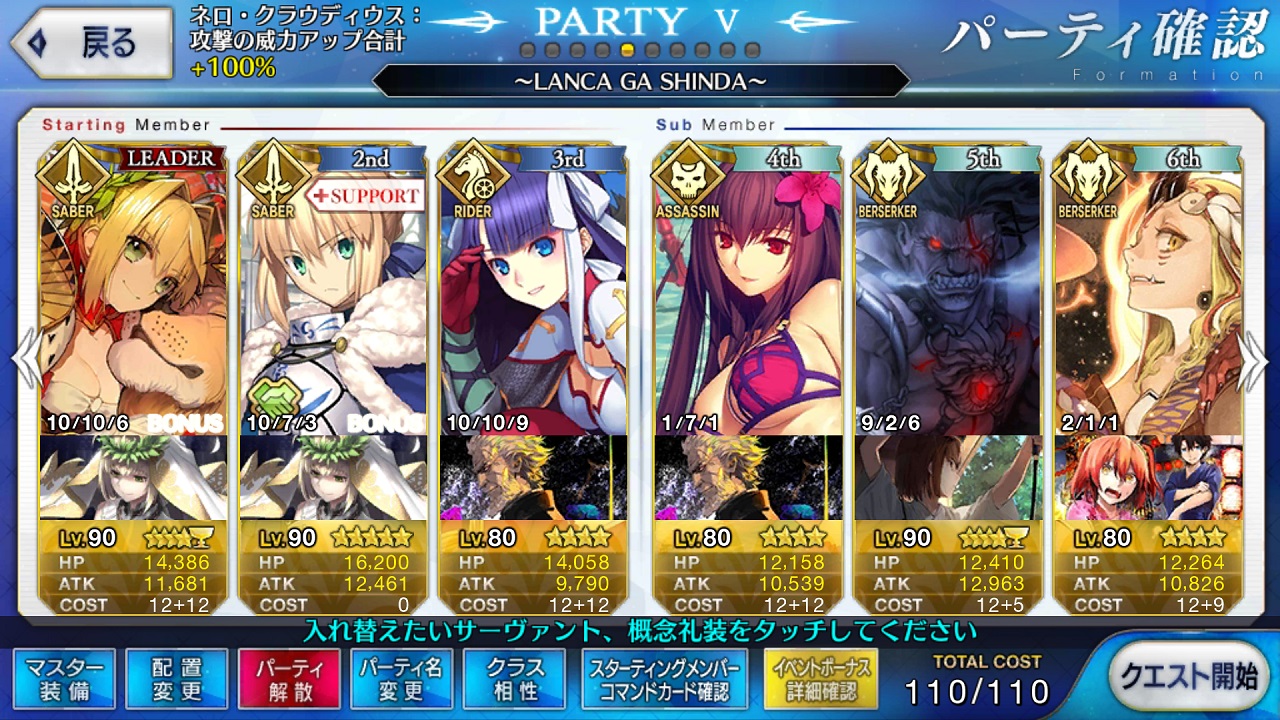
Task: View イベントボーナス詳細確認 details
Action: pos(820,679)
